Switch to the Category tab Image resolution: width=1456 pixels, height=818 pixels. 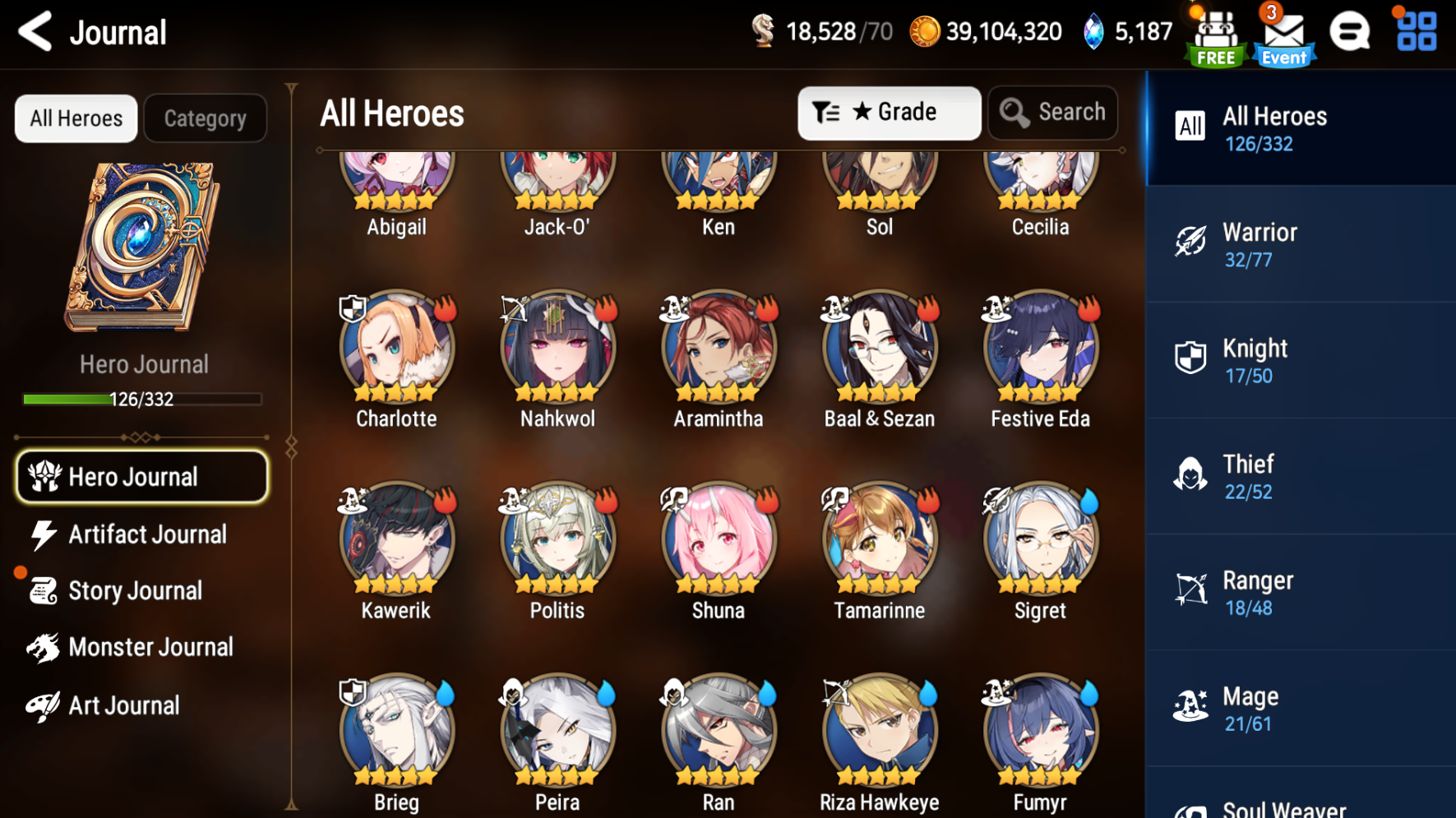205,118
